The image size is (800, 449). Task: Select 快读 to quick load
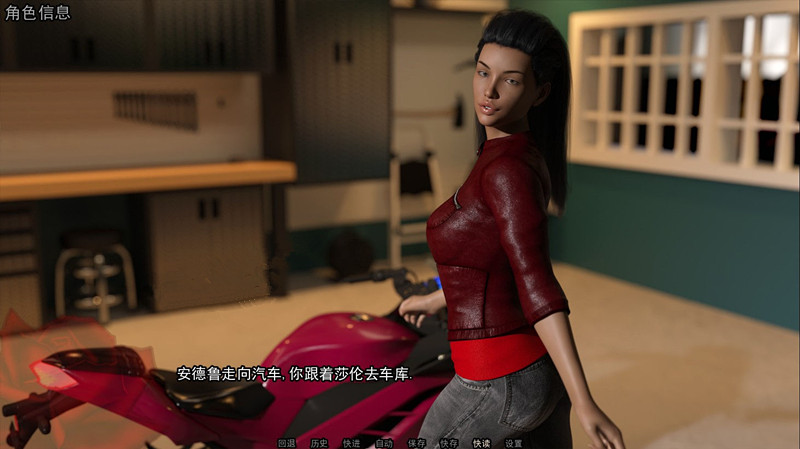pyautogui.click(x=481, y=443)
